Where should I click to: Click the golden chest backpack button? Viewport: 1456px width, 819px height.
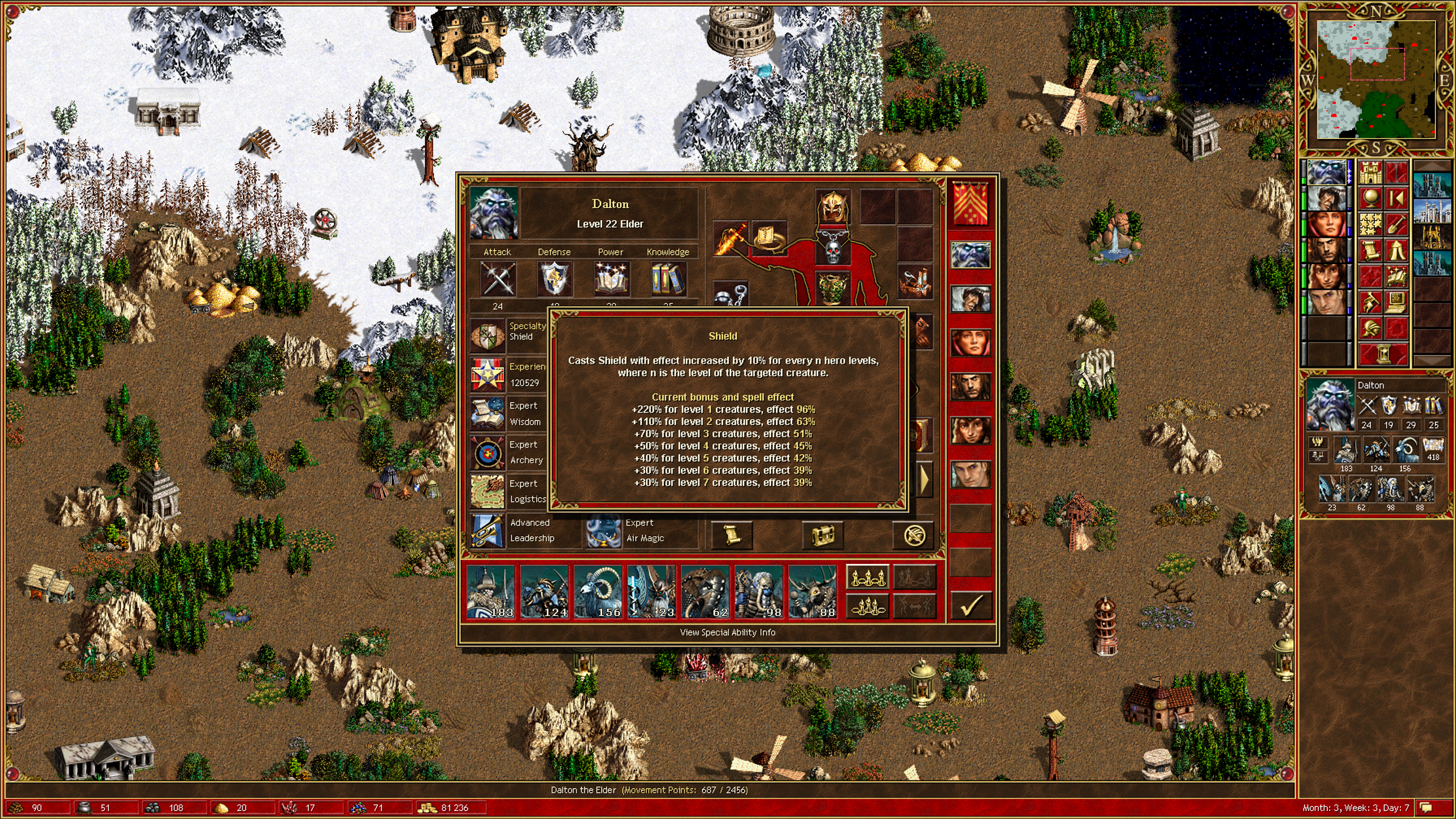click(x=823, y=535)
